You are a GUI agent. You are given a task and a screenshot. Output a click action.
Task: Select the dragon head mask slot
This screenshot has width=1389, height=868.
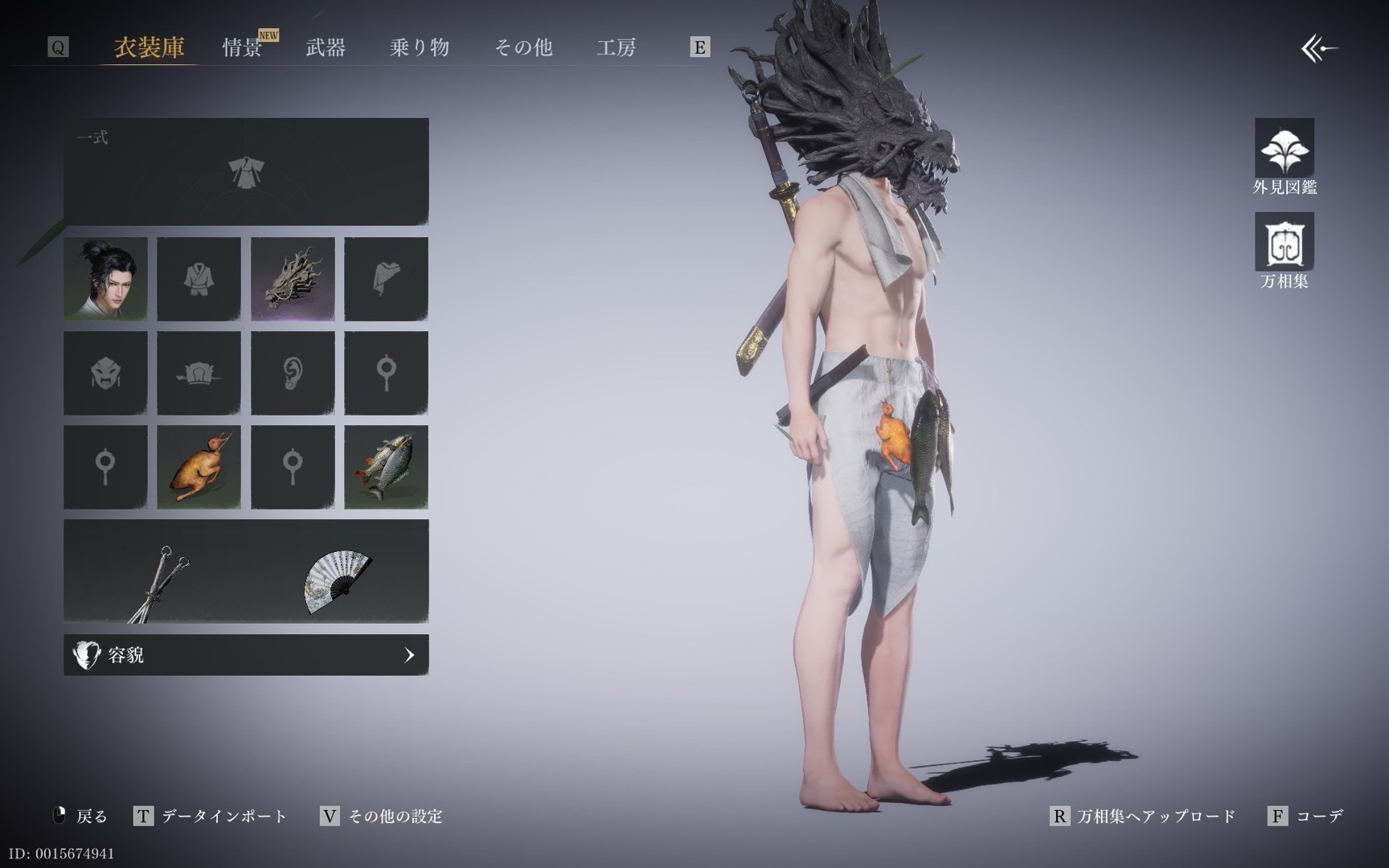point(293,279)
